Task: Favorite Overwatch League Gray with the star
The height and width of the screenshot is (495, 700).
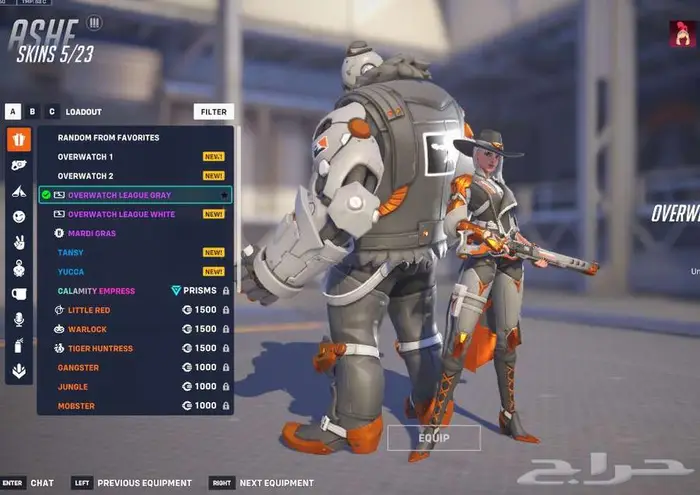Action: tap(223, 195)
